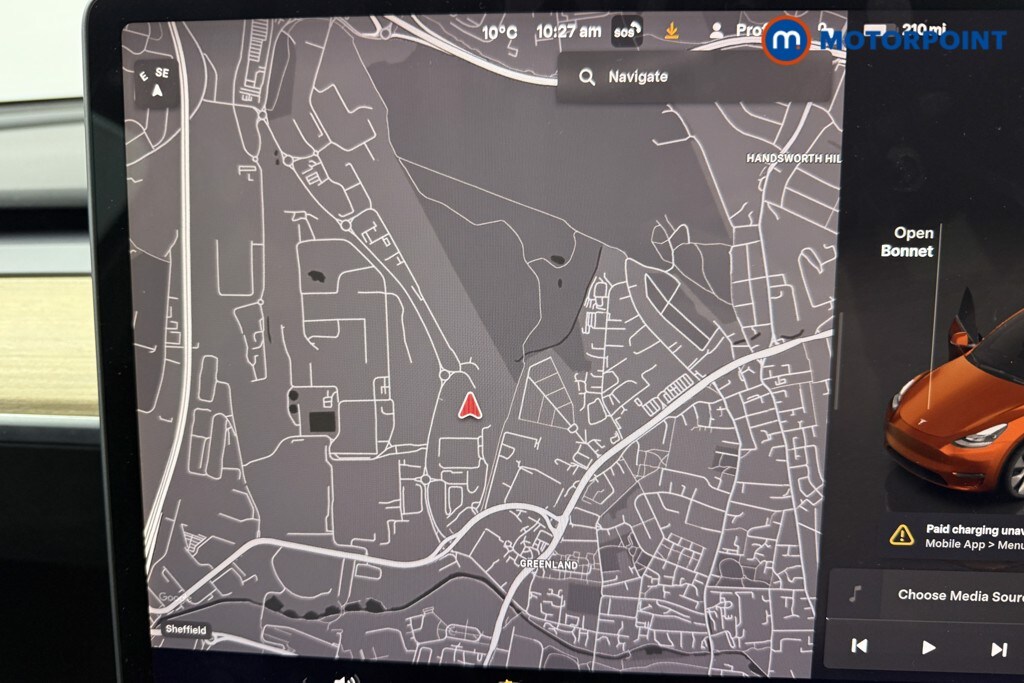Screen dimensions: 1024x683
Task: Tap the red vehicle location arrow
Action: click(469, 405)
